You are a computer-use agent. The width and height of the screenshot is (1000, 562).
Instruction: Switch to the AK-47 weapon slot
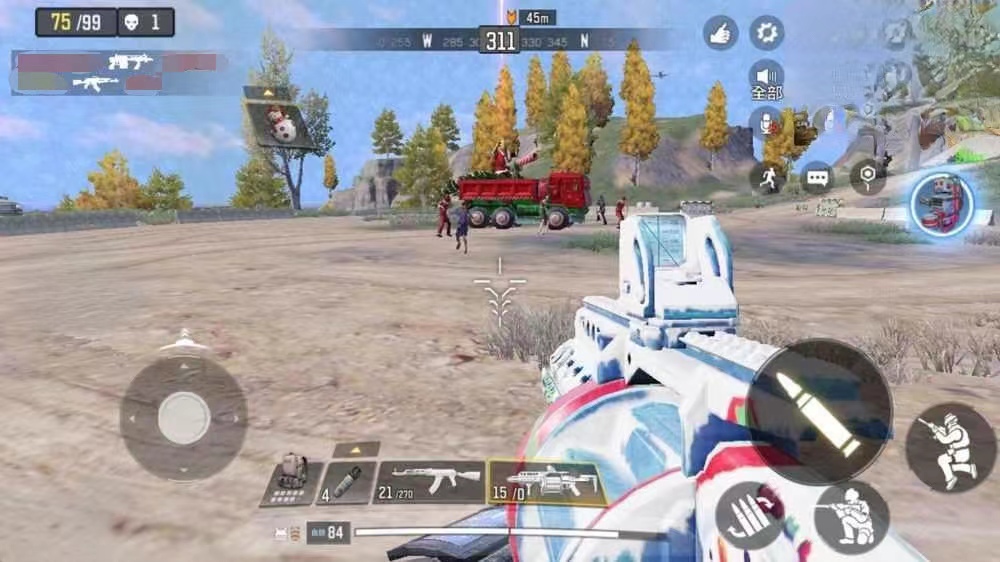click(x=430, y=482)
